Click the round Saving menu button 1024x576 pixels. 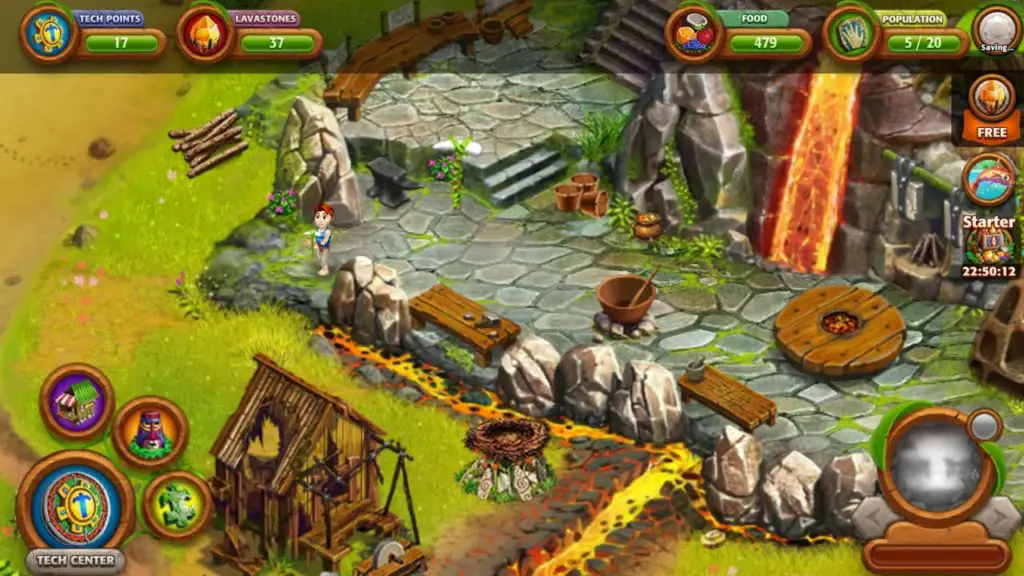click(996, 30)
